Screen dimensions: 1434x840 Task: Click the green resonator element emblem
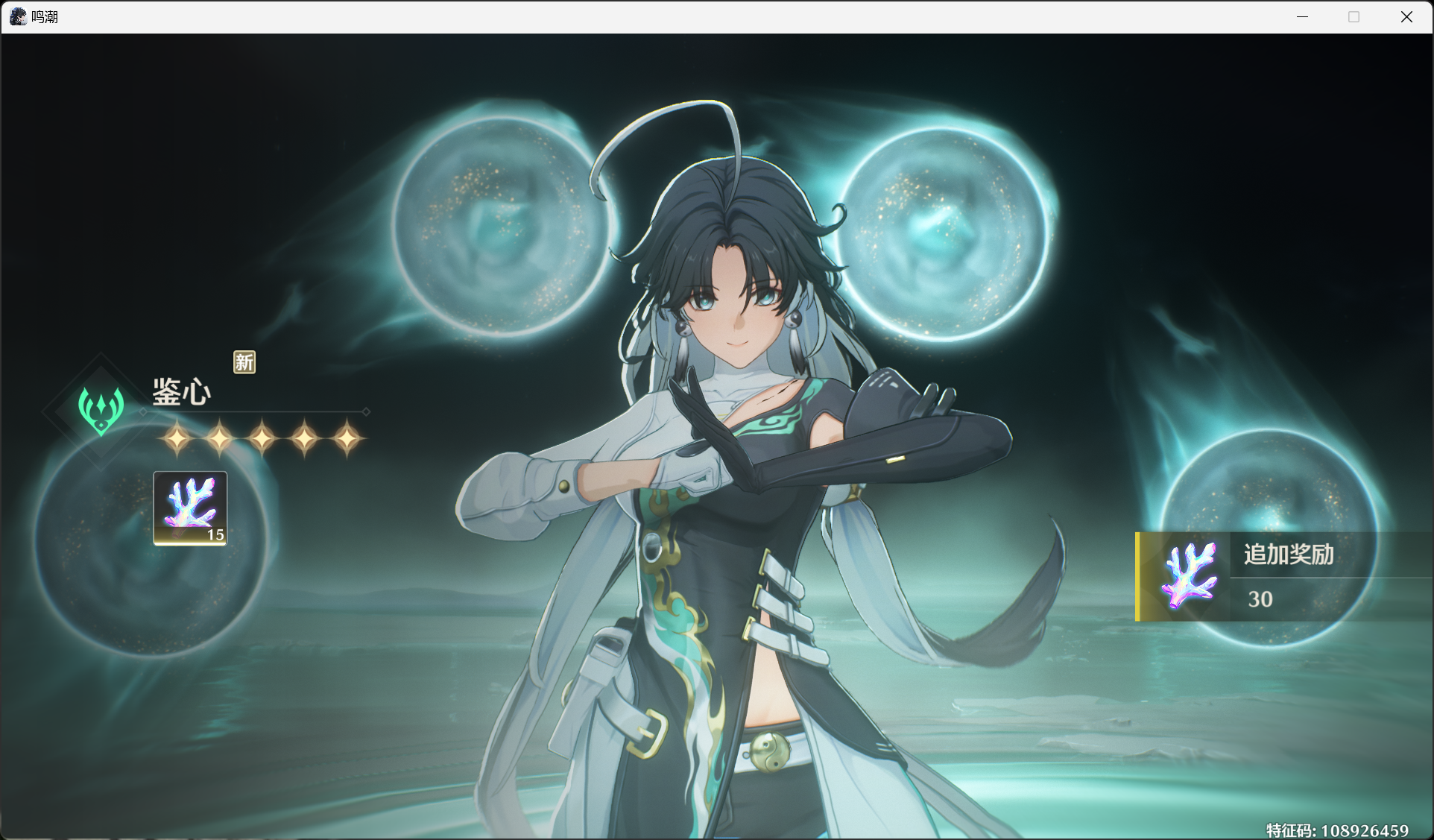[101, 409]
